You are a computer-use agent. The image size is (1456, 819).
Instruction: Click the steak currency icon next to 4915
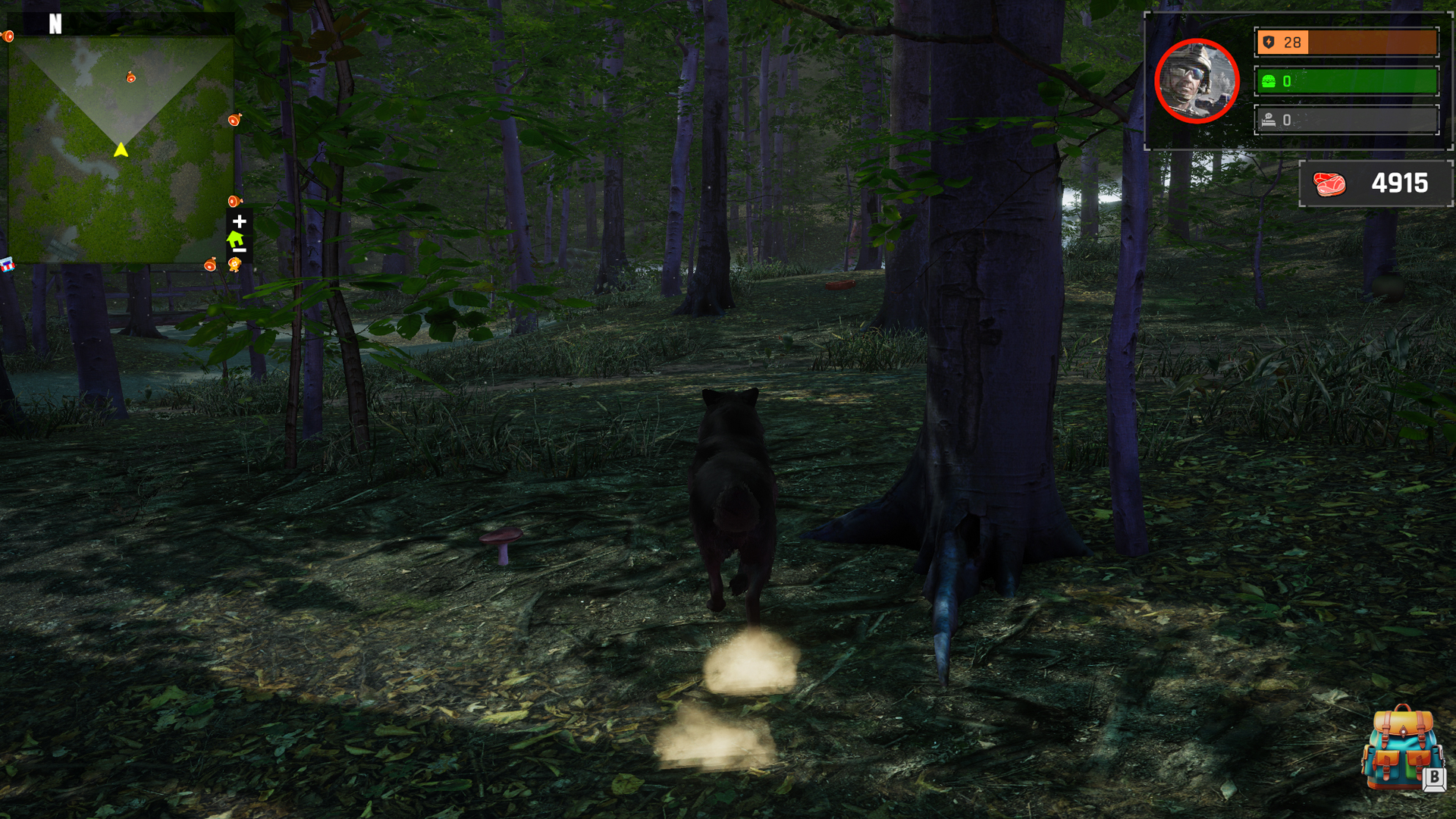1331,183
